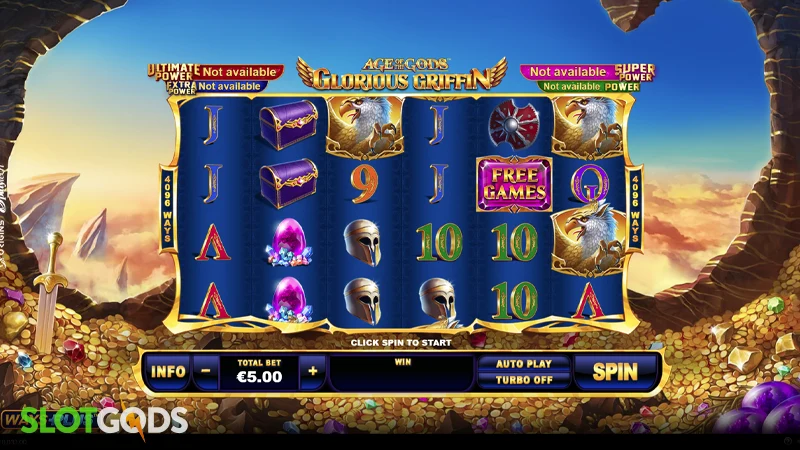Open the INFO paytable

[x=168, y=372]
